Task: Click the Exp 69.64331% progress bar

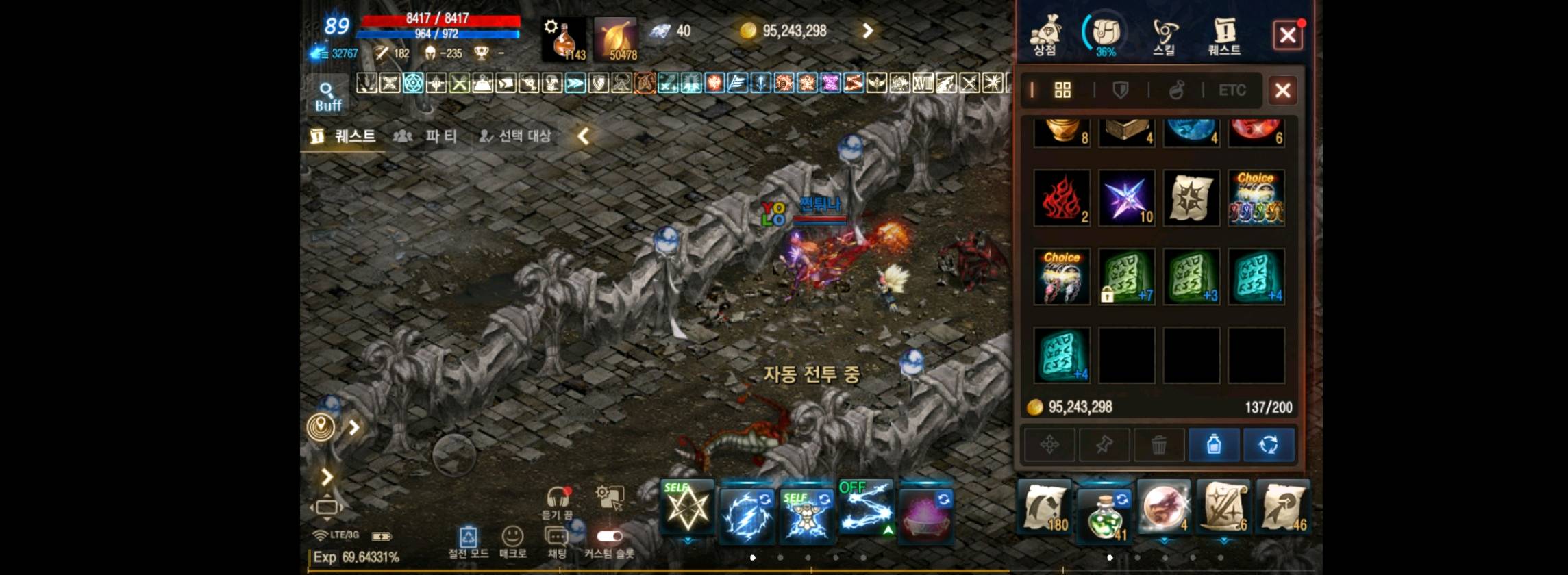Action: [x=356, y=557]
